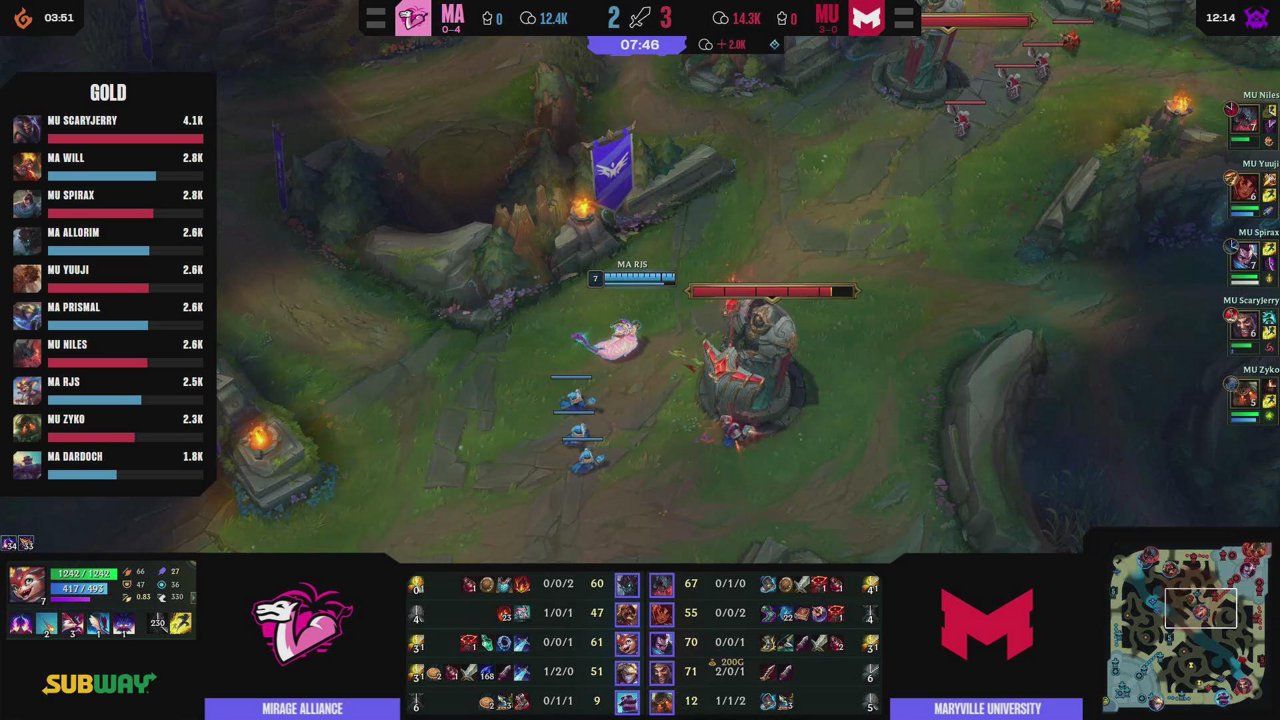Toggle the hamburger menu left of the MA logo
Image resolution: width=1280 pixels, height=720 pixels.
(x=376, y=17)
